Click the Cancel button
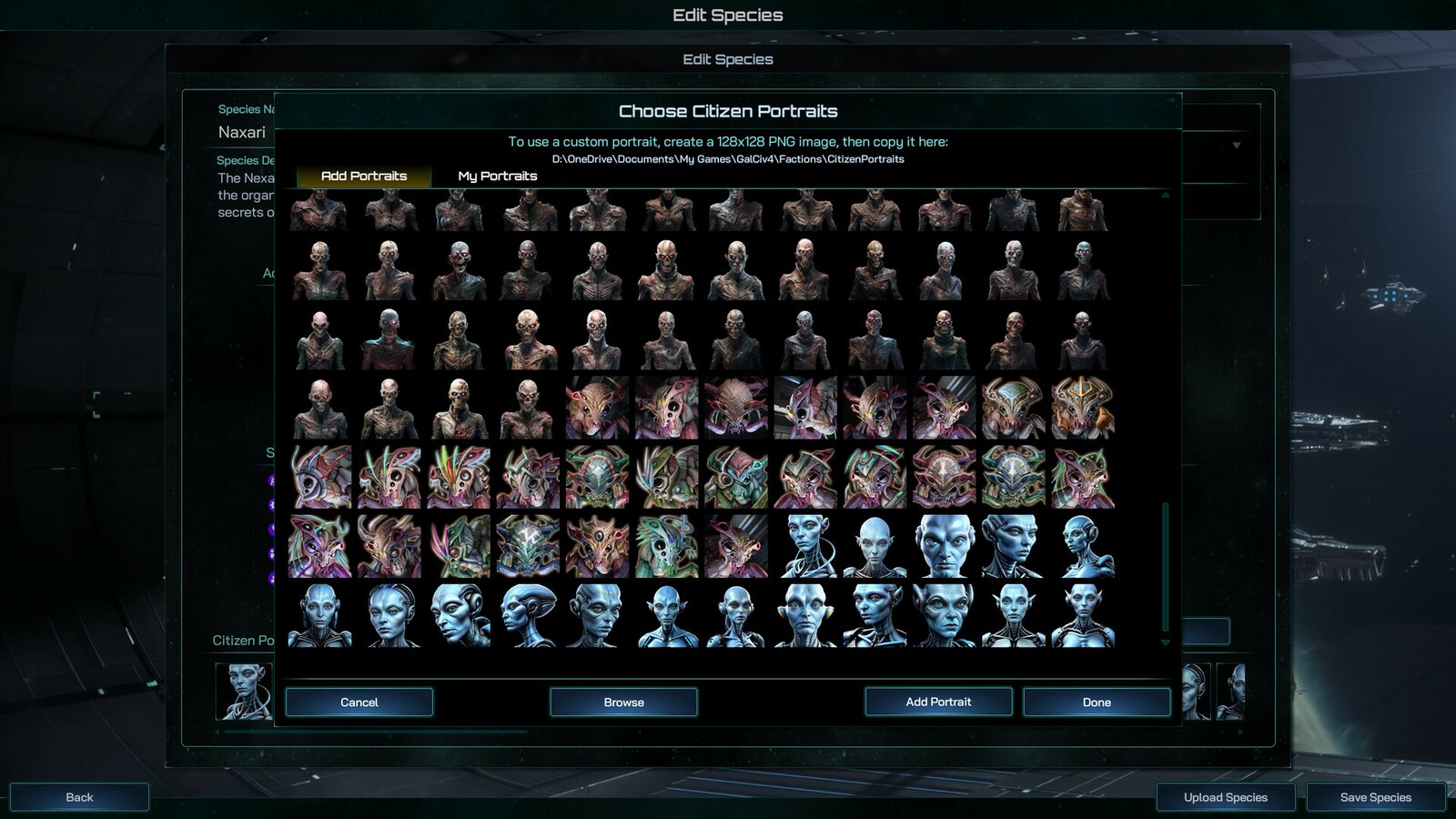The height and width of the screenshot is (819, 1456). pos(359,702)
